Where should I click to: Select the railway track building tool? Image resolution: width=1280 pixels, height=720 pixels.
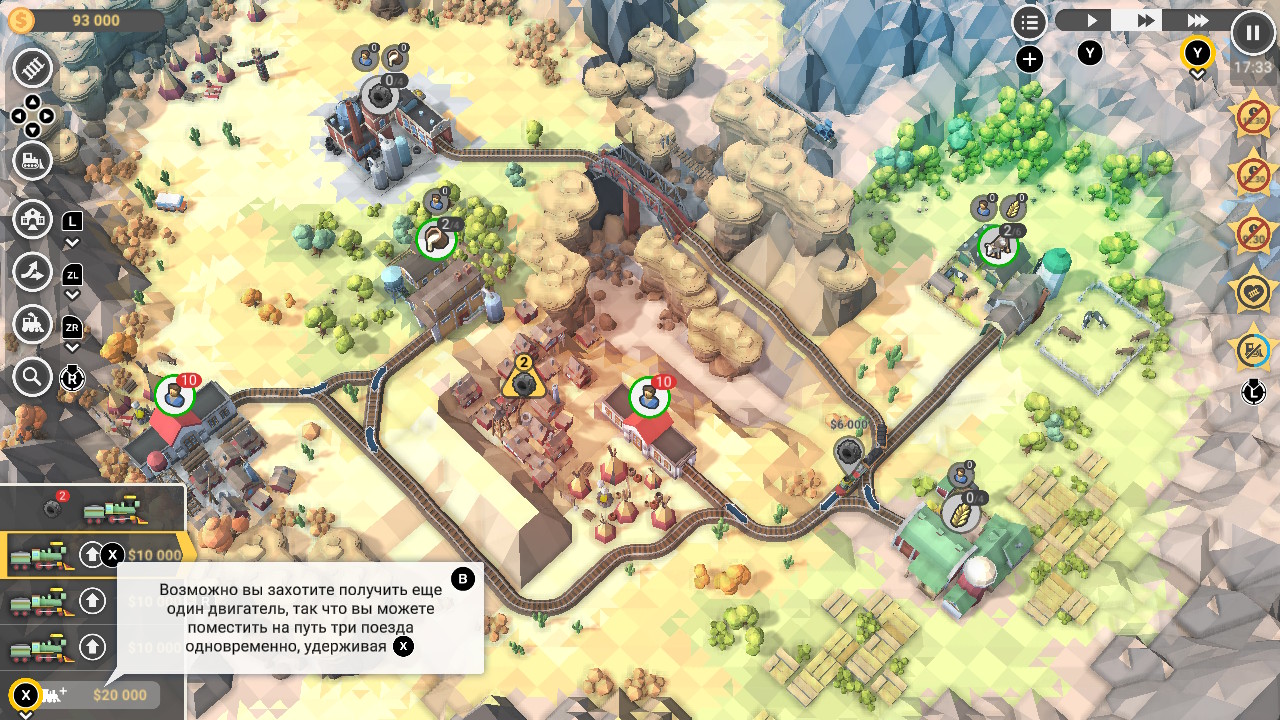tap(32, 68)
